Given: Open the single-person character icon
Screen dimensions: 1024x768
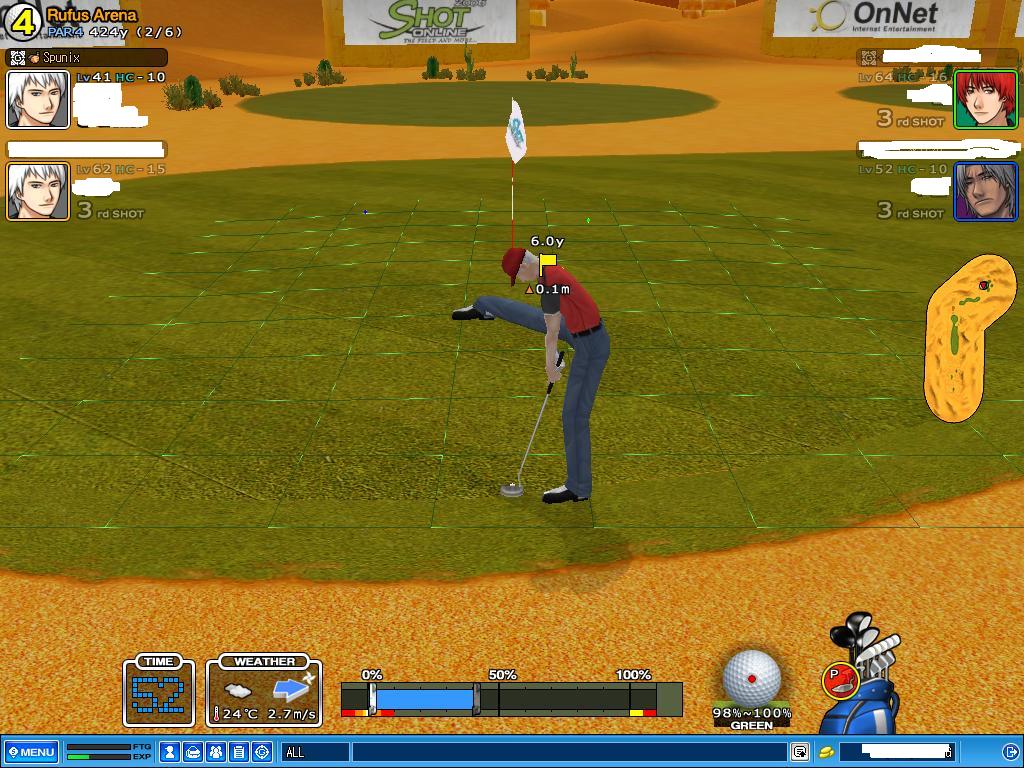Looking at the screenshot, I should pos(170,752).
